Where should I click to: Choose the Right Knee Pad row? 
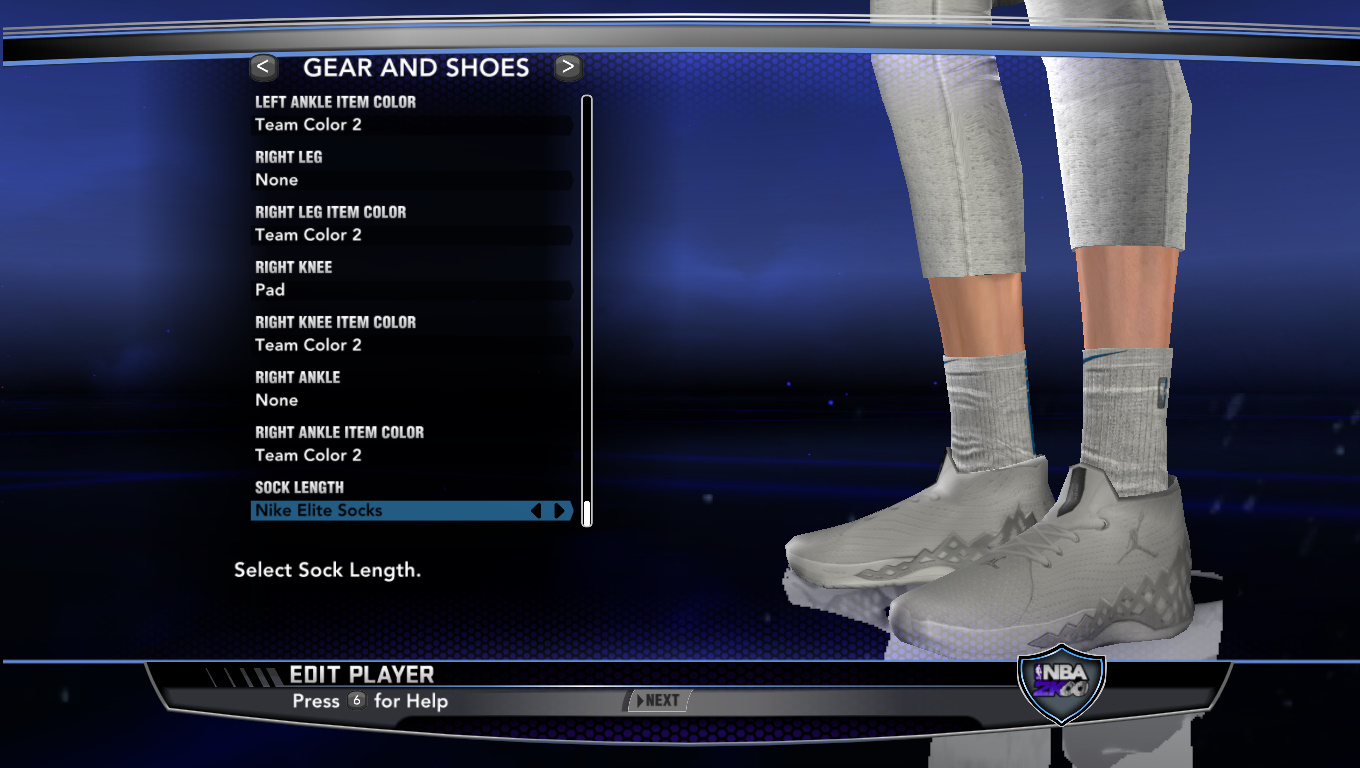(x=411, y=290)
